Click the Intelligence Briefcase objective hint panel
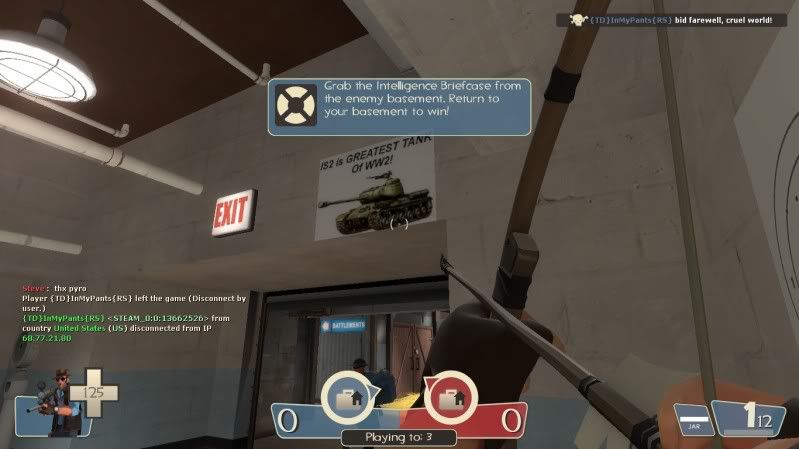This screenshot has height=449, width=799. tap(399, 107)
